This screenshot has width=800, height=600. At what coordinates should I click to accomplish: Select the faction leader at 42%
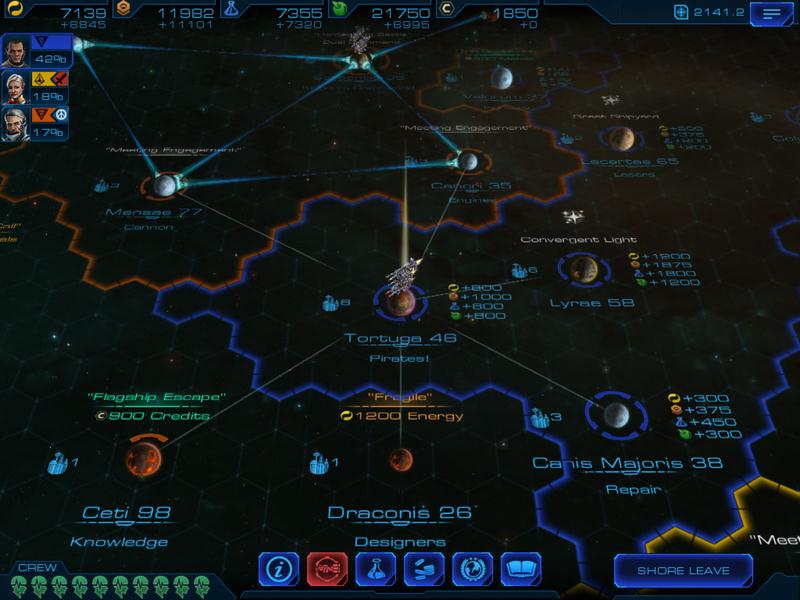17,53
